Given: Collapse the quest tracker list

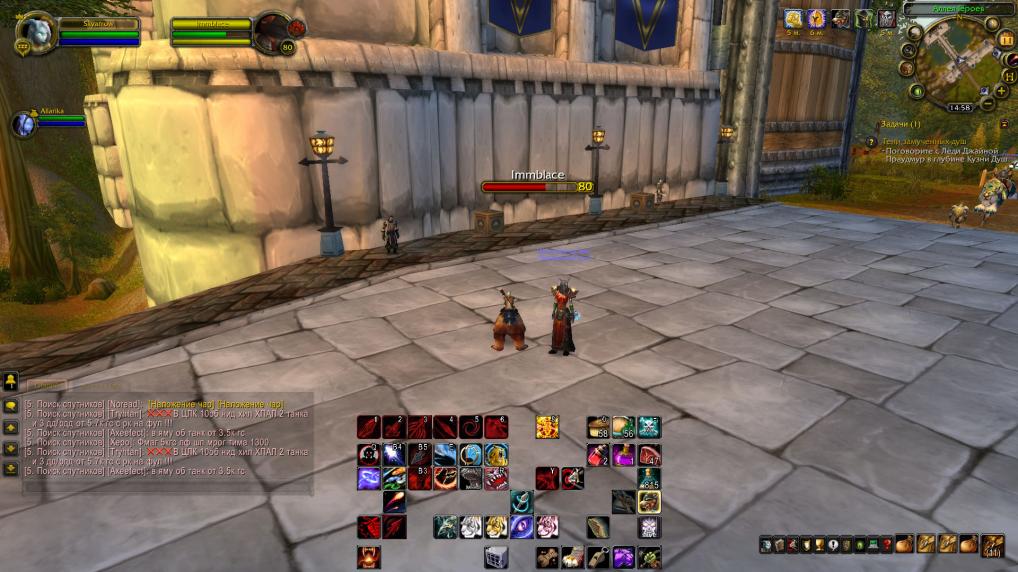Looking at the screenshot, I should coord(1003,124).
